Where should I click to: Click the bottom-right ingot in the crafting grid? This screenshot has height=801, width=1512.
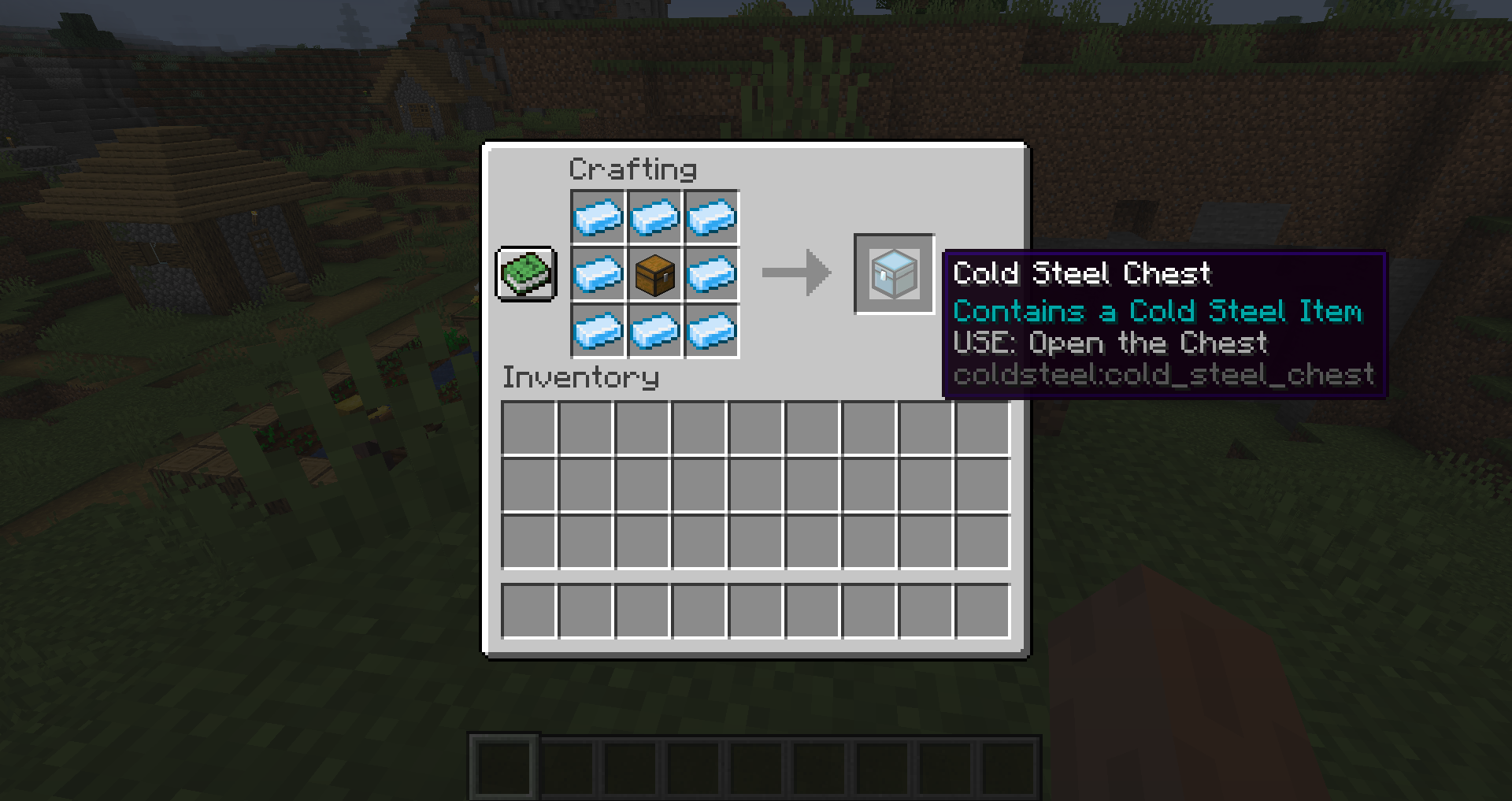pos(712,332)
